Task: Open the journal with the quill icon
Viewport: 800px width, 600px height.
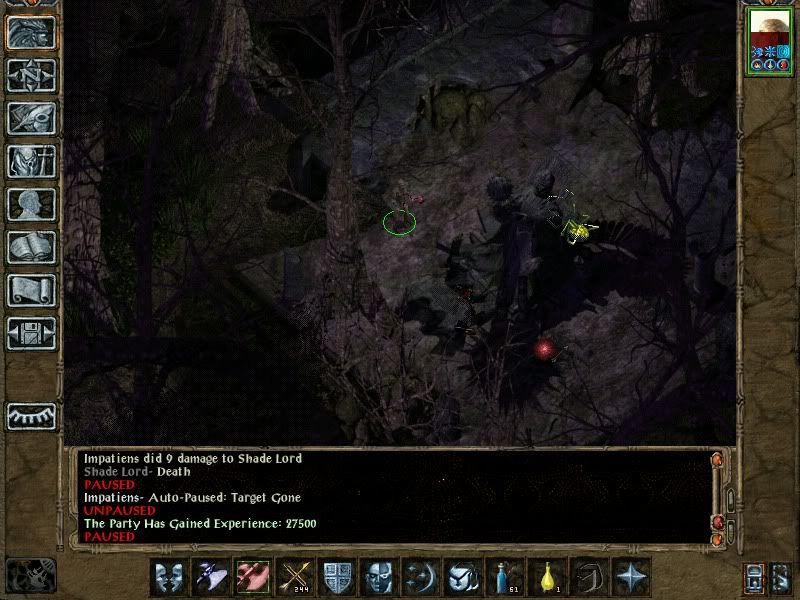Action: [x=30, y=117]
